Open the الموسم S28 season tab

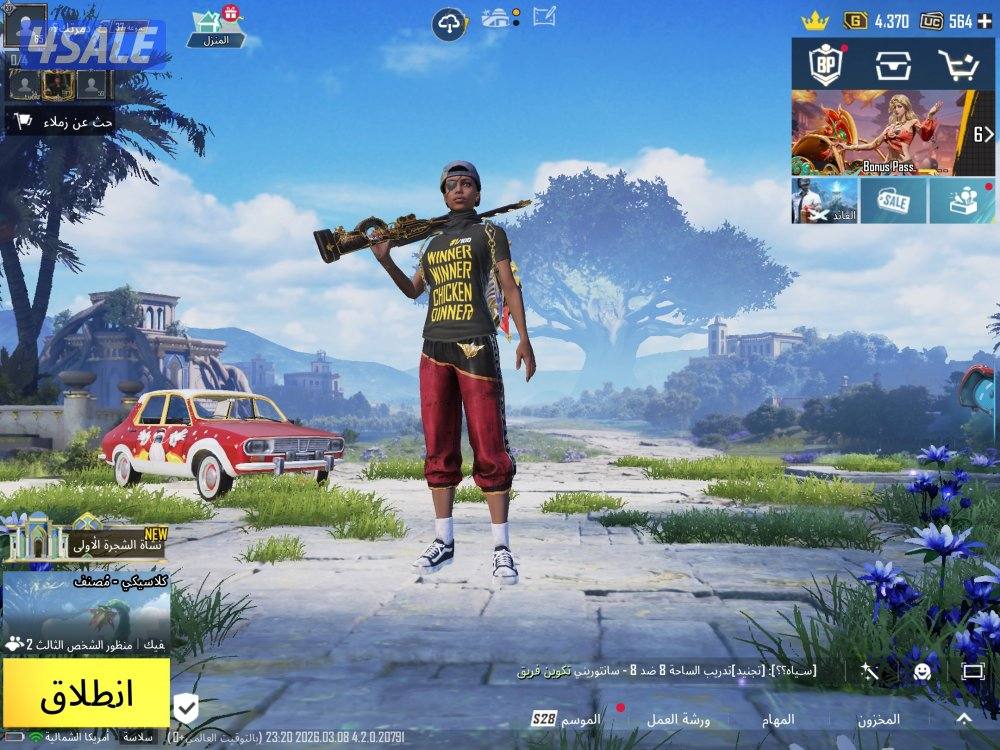[567, 719]
